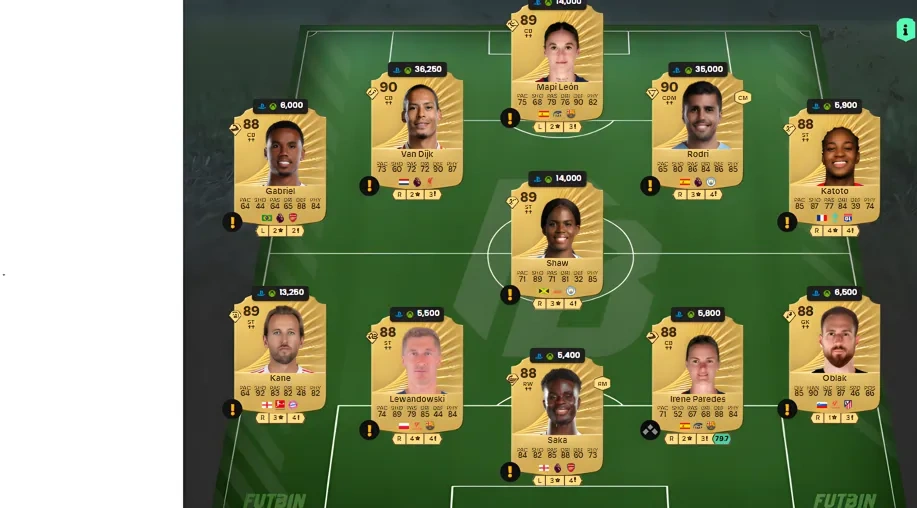Click the warning icon beside Van Dijk
Viewport: 917px width, 508px height.
click(369, 185)
